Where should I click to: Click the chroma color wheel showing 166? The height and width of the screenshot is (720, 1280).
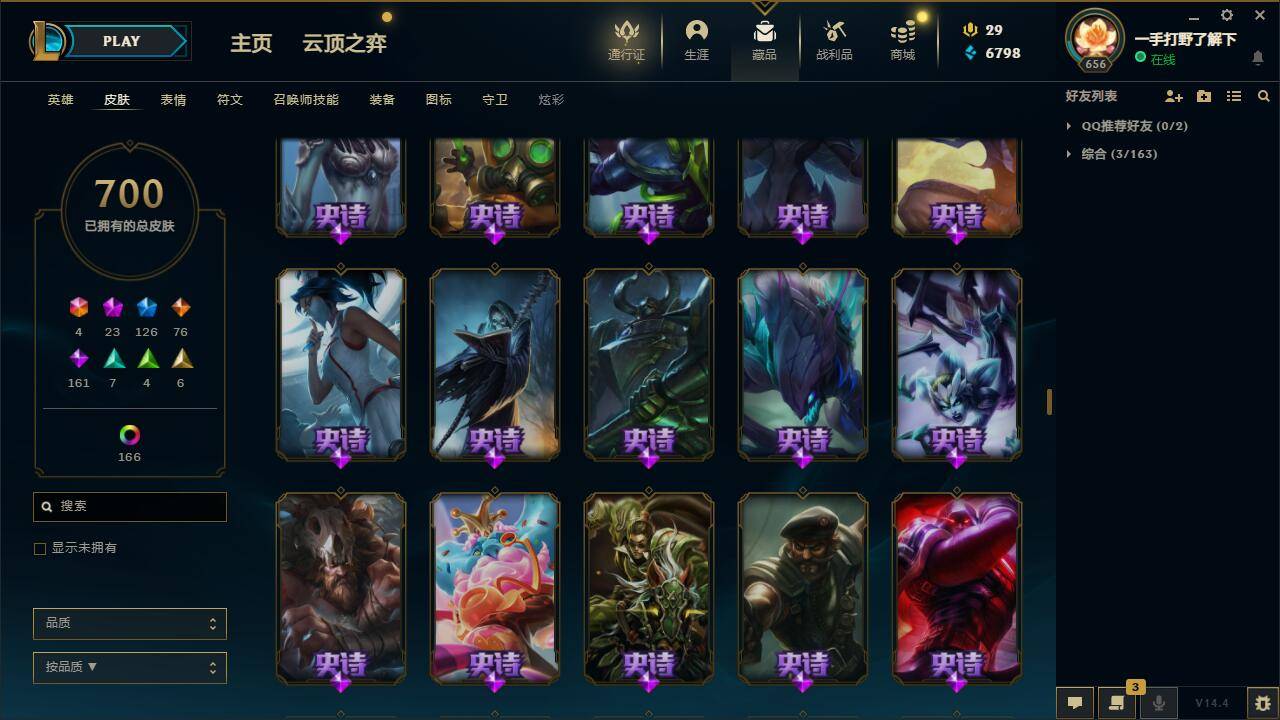pos(129,434)
